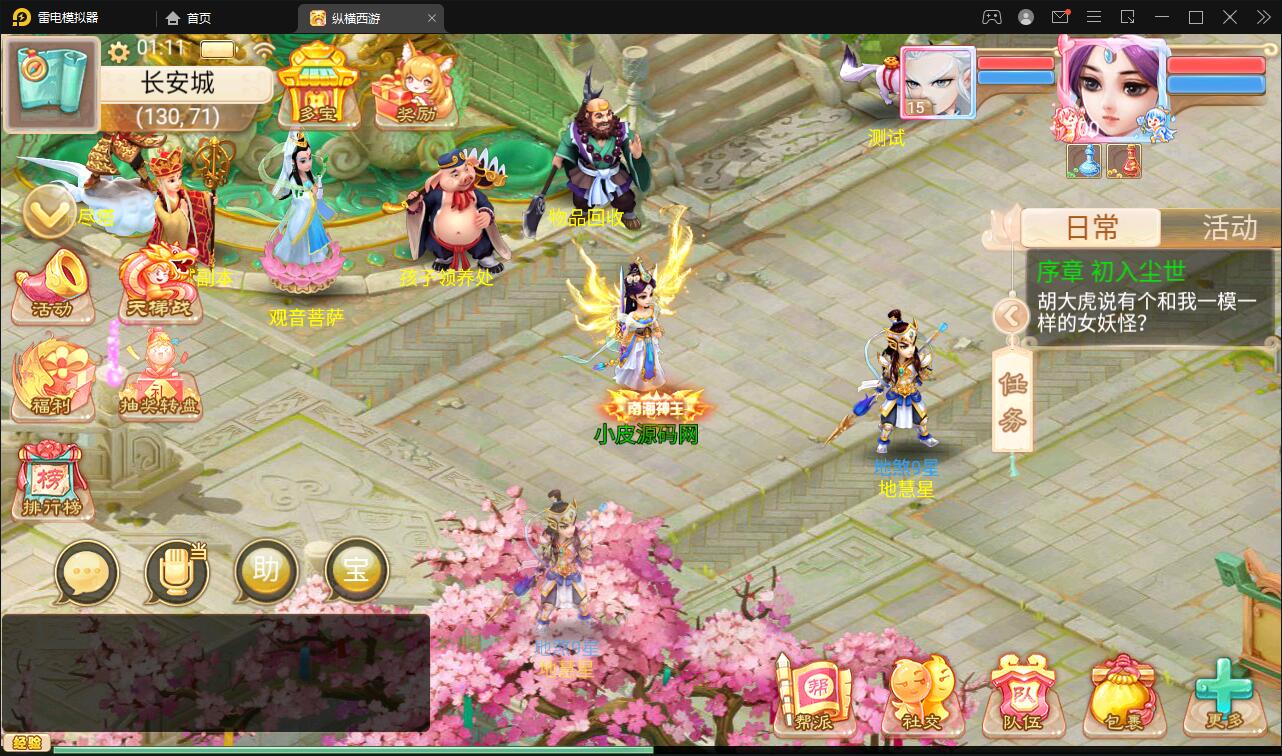Open the 天梯战 ladder battle dragon icon
Image resolution: width=1282 pixels, height=756 pixels.
157,285
